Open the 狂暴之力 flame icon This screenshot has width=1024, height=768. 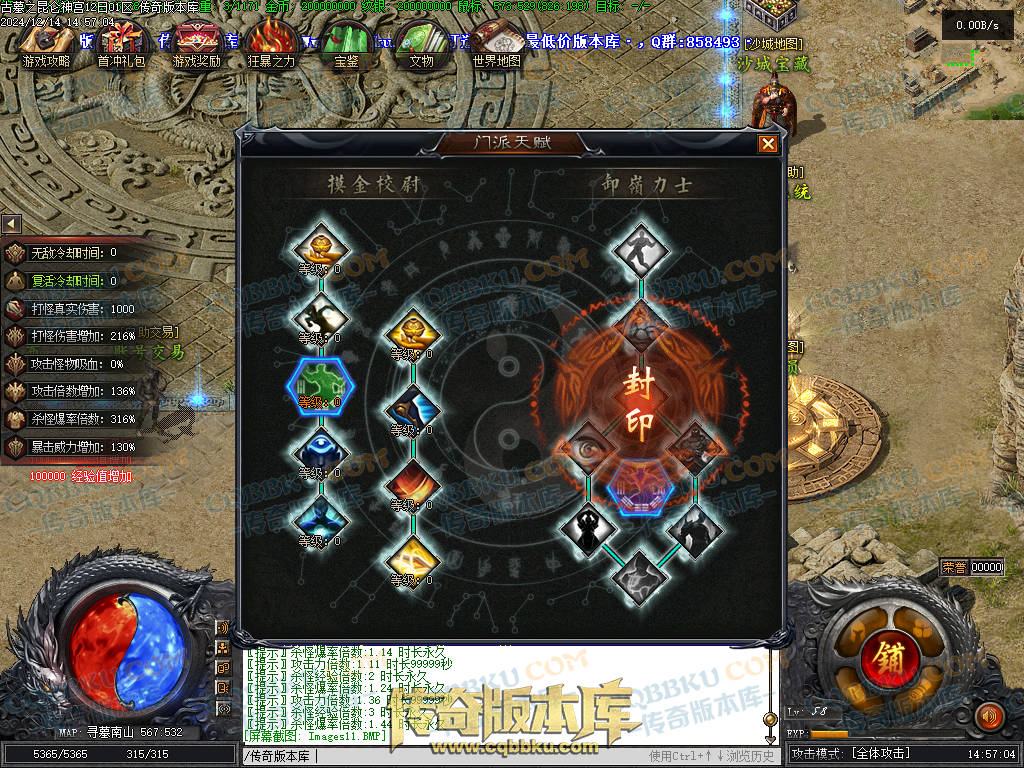coord(272,40)
